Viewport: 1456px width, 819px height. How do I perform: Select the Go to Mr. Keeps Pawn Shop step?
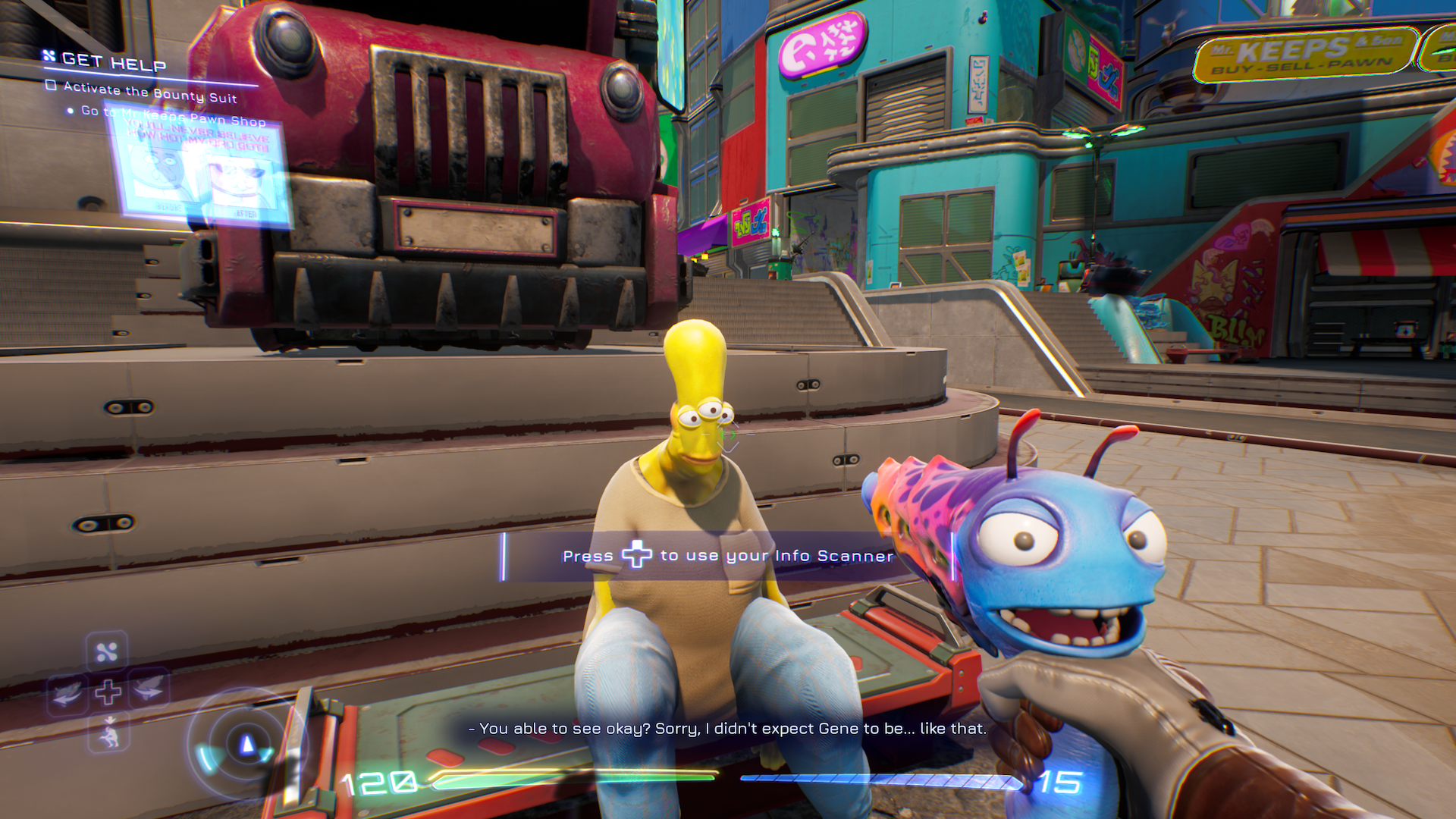tap(173, 115)
